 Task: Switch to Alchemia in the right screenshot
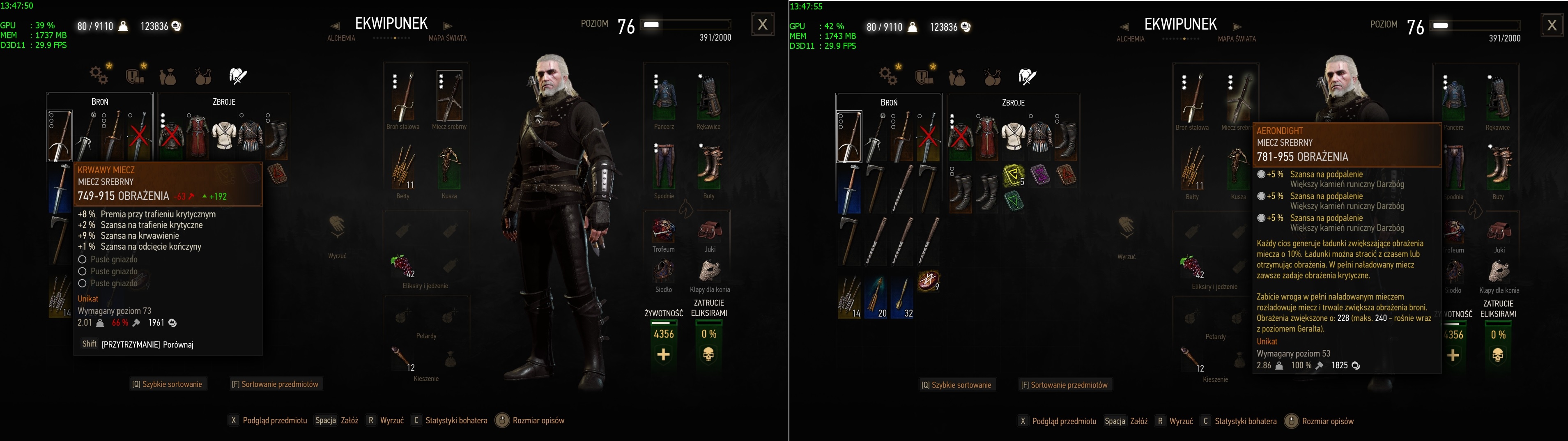(x=1130, y=39)
